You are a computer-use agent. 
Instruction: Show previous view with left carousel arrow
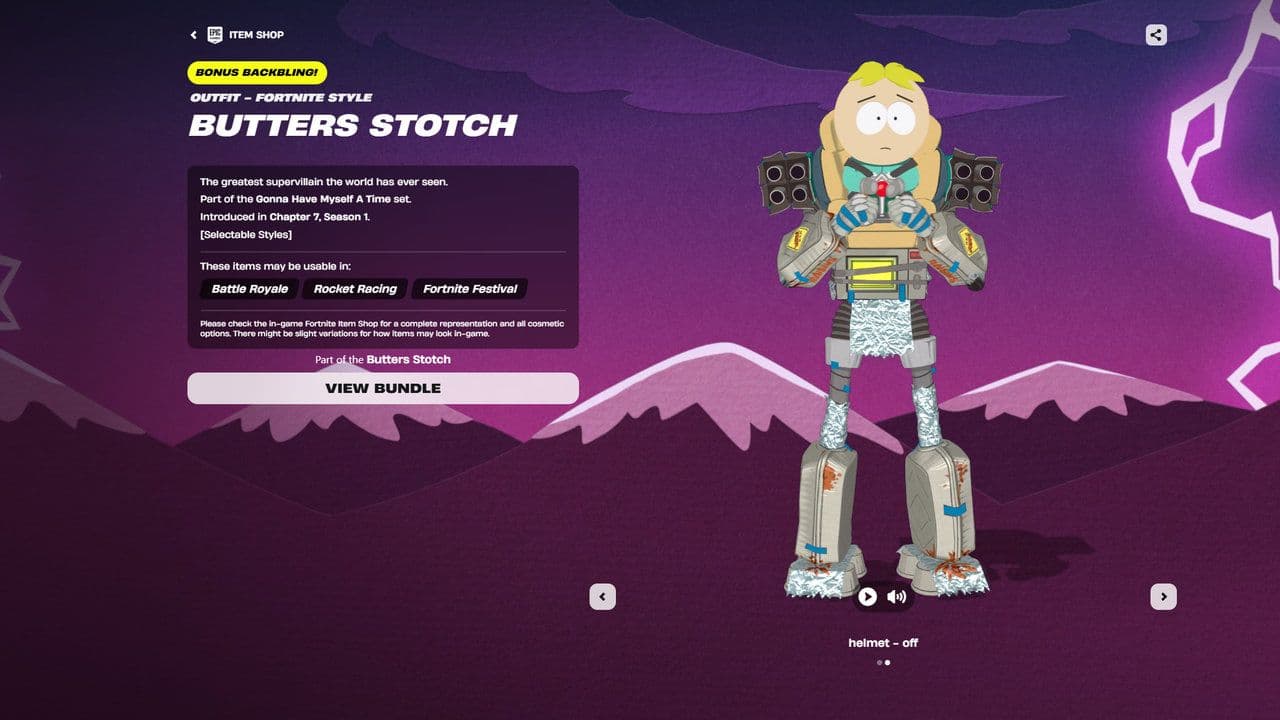point(602,595)
